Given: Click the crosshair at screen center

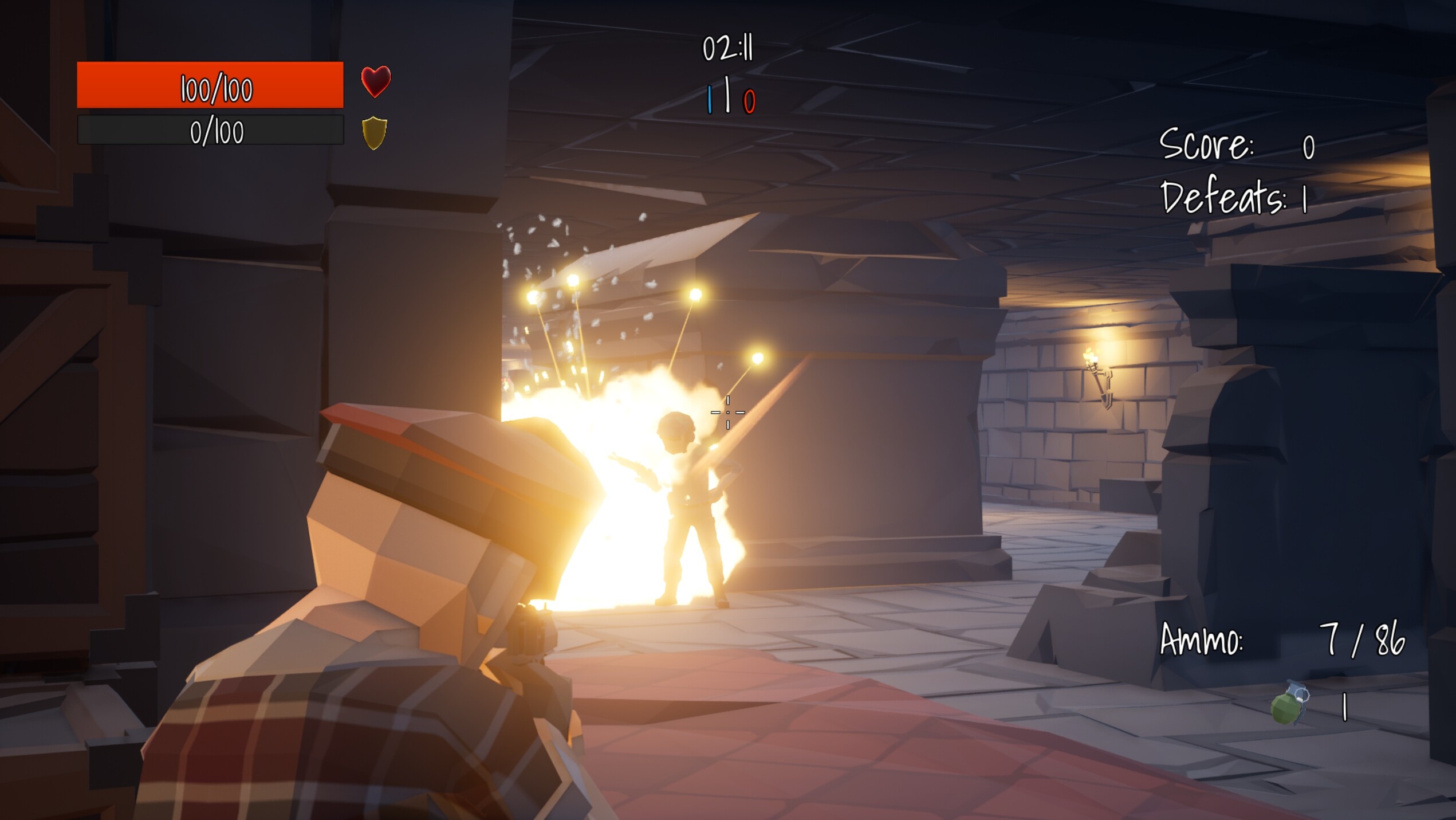Looking at the screenshot, I should 728,411.
